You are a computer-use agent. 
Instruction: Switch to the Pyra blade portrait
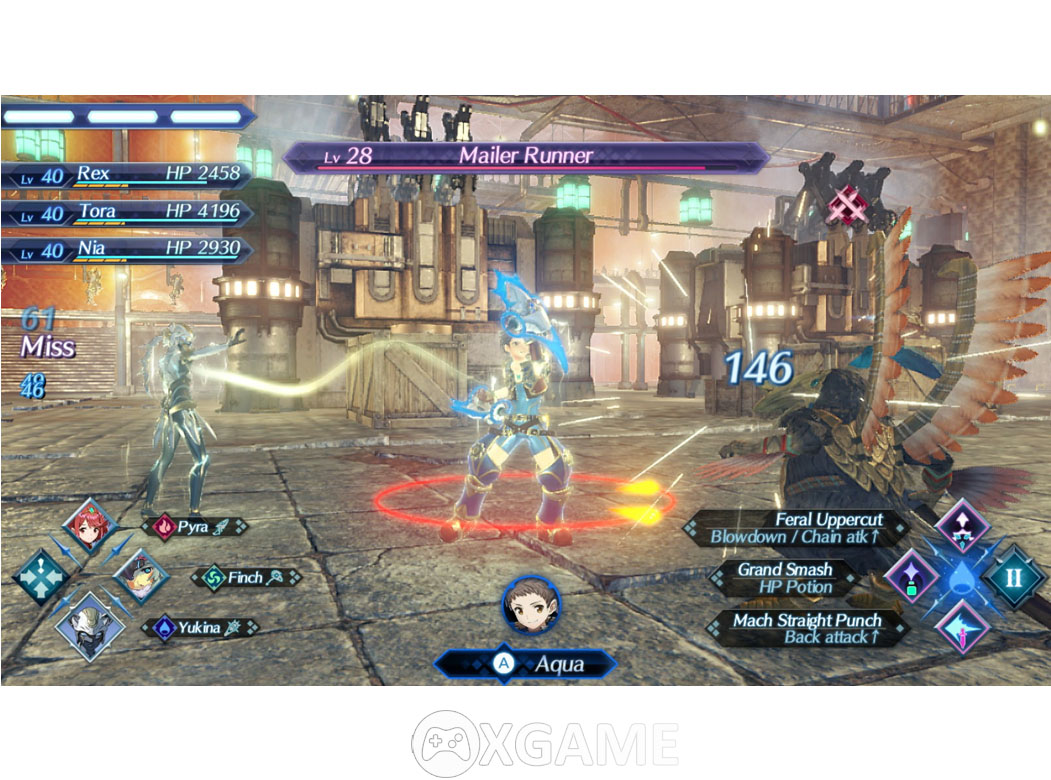tap(90, 527)
